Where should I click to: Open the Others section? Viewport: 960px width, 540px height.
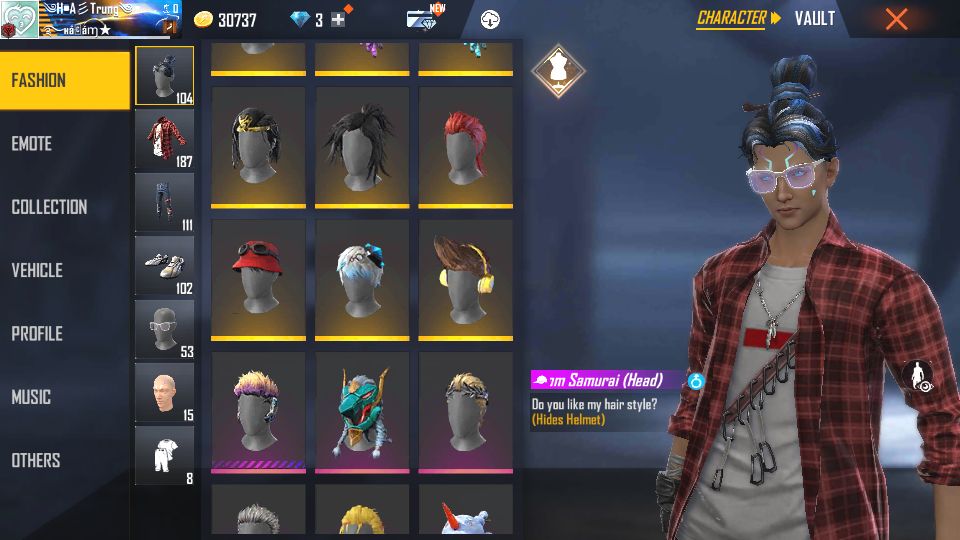coord(64,460)
